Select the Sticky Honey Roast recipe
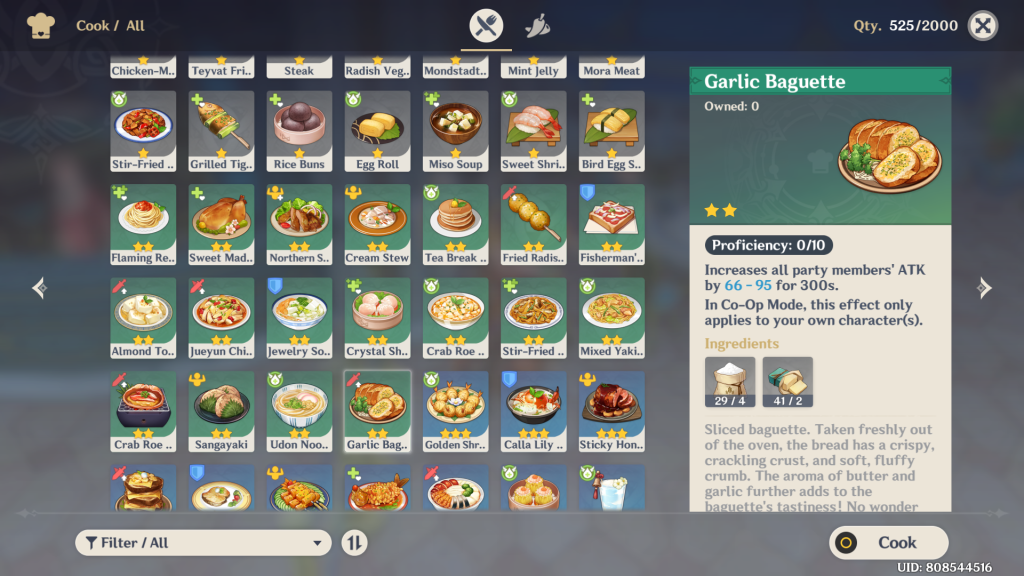The height and width of the screenshot is (576, 1024). [612, 411]
